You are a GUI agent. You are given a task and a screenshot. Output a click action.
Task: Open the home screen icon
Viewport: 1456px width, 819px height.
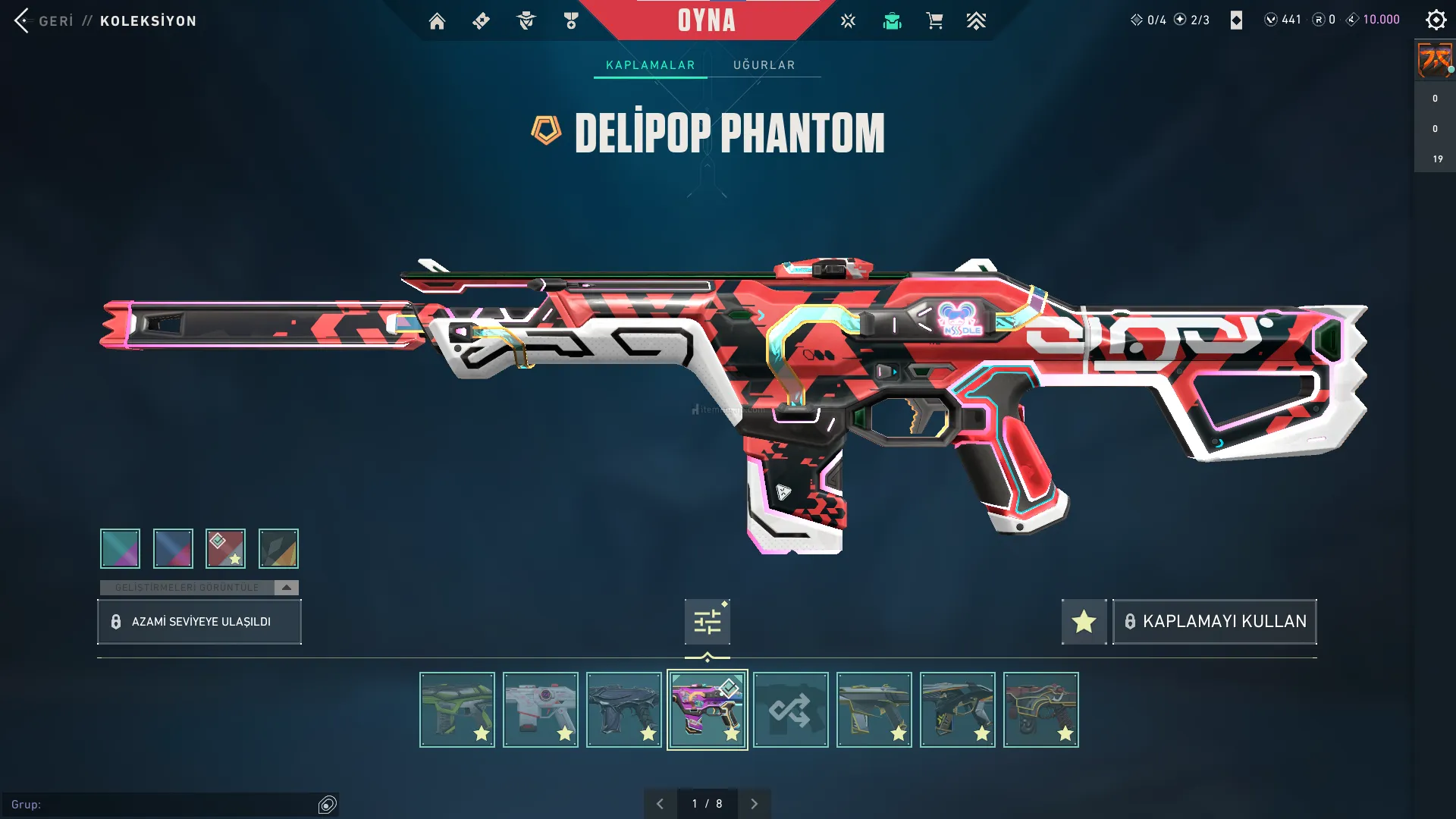(437, 21)
